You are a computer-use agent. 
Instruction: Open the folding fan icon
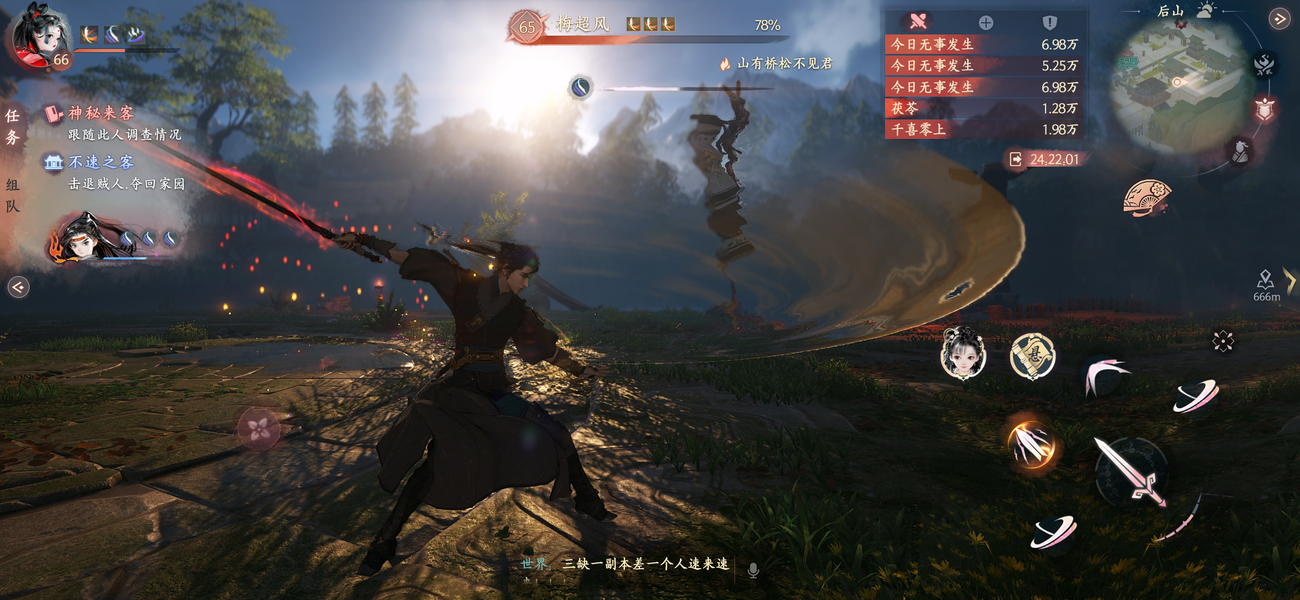(x=1147, y=196)
